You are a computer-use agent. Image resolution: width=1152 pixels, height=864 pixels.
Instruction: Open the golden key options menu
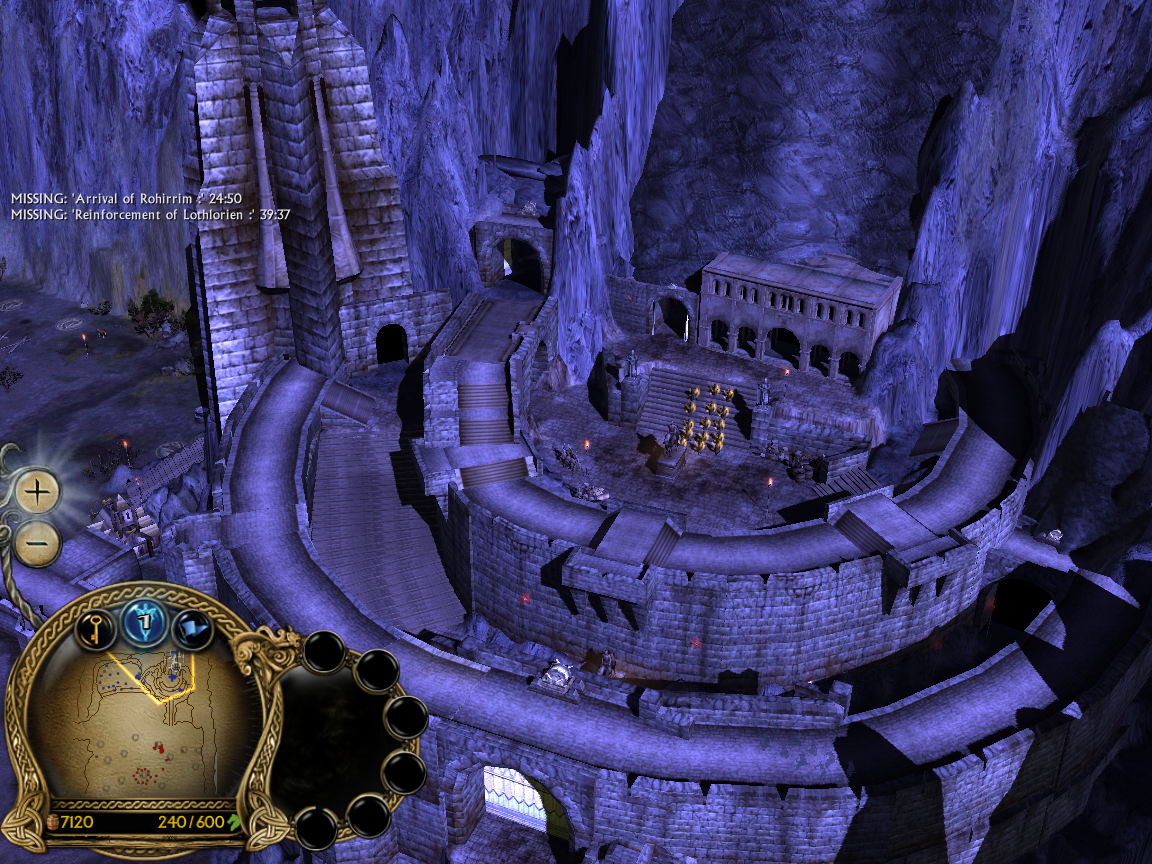(92, 629)
